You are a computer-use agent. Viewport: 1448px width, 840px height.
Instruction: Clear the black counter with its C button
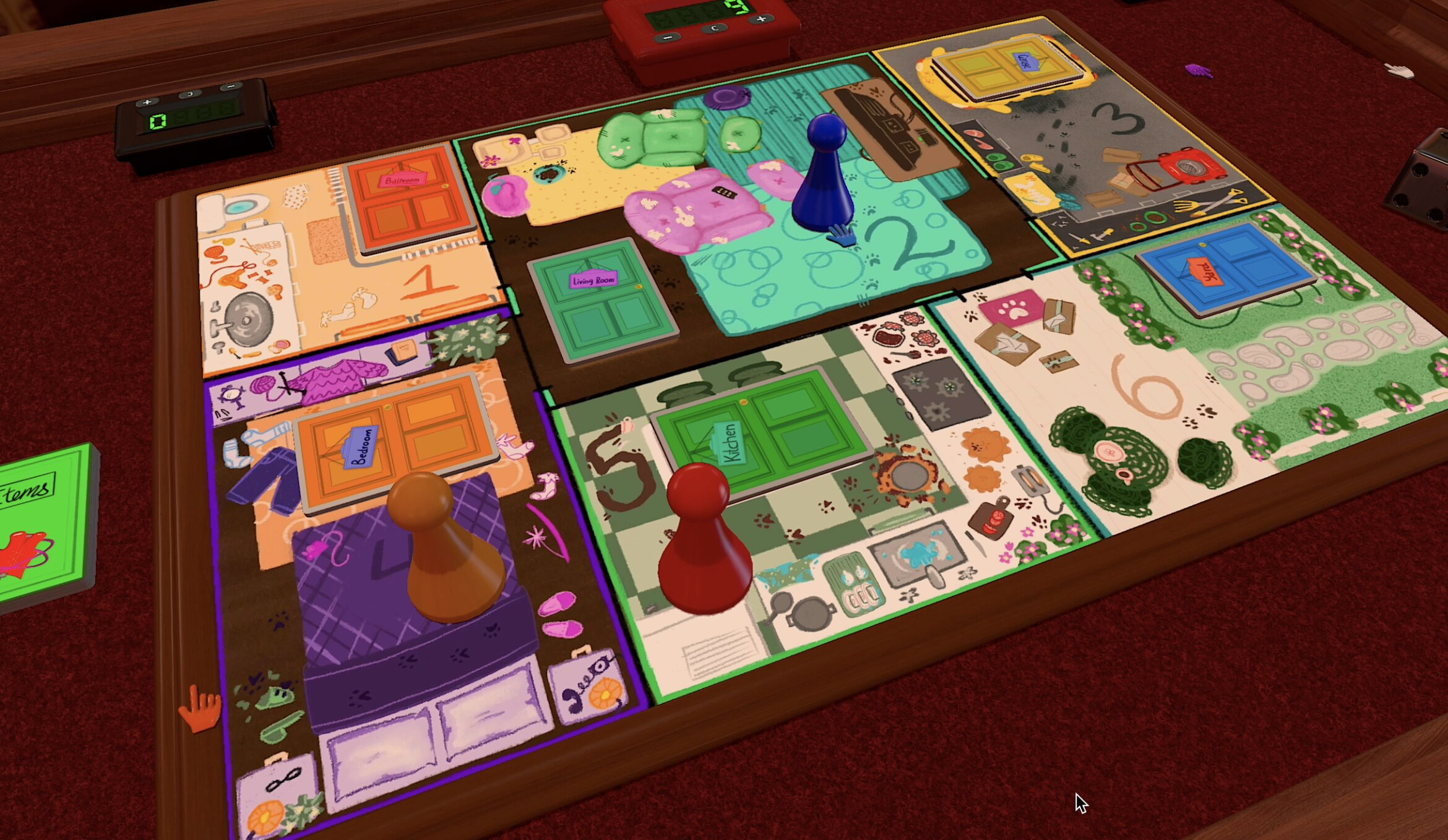coord(189,94)
